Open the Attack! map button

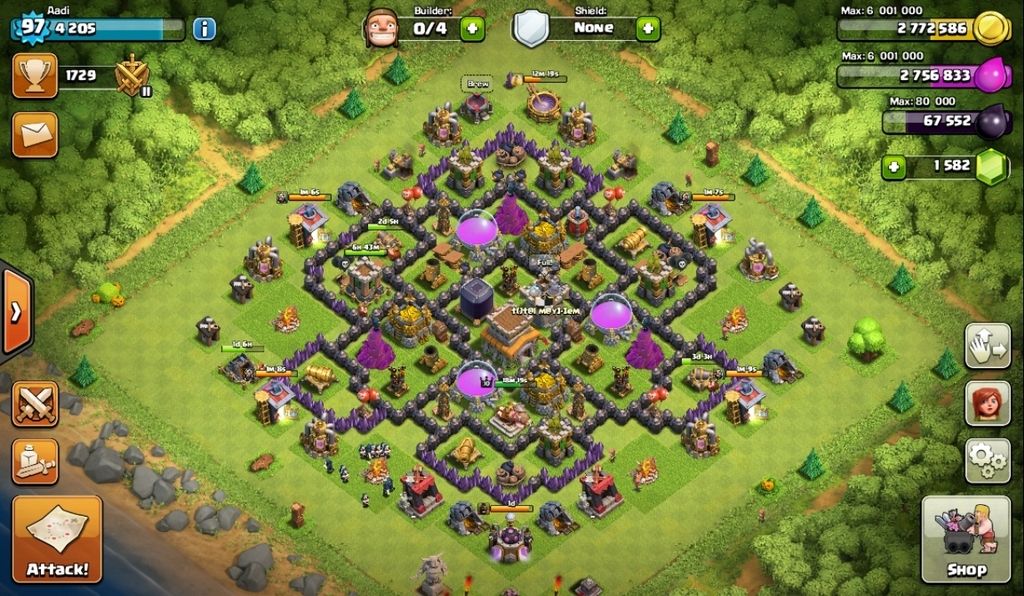(57, 539)
